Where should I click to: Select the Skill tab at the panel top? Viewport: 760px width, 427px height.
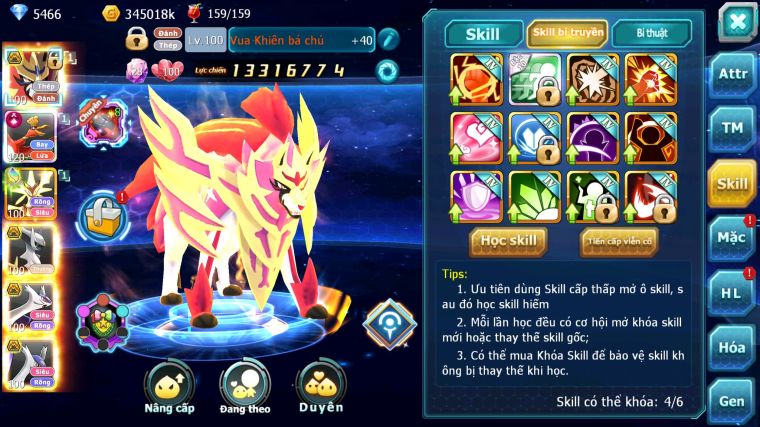(x=483, y=33)
